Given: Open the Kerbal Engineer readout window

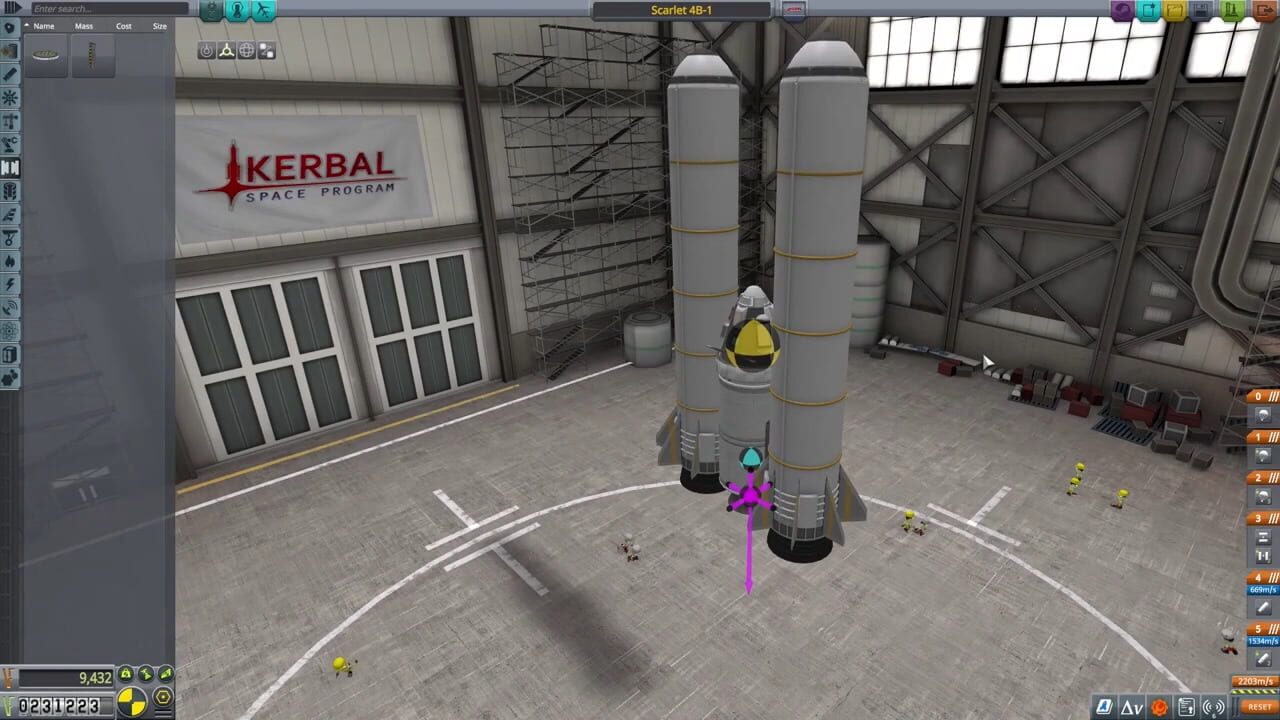Looking at the screenshot, I should coord(1104,707).
